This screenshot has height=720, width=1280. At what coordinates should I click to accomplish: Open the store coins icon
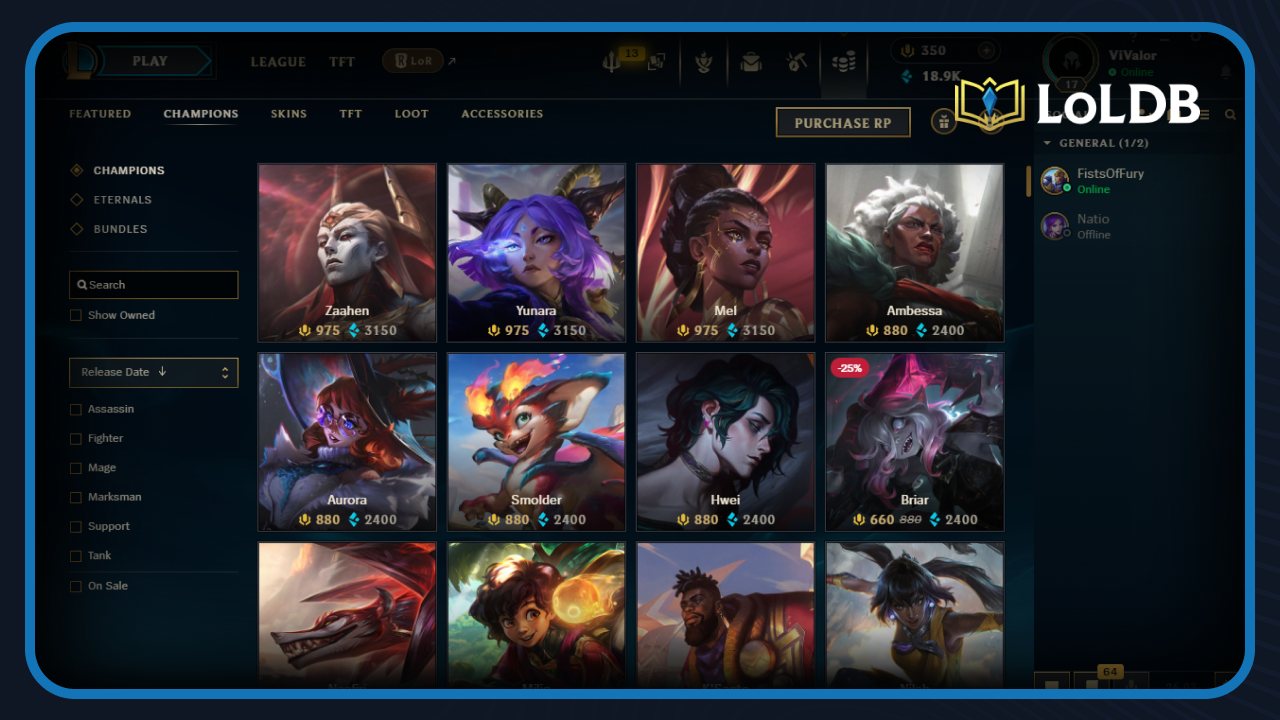click(843, 64)
